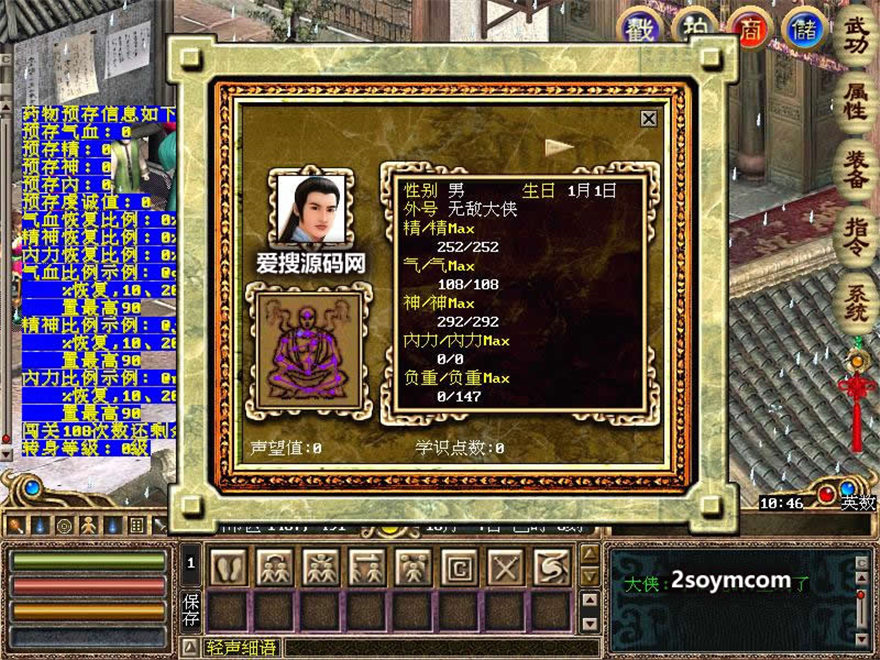Open the 属性 attributes menu
Image resolution: width=880 pixels, height=660 pixels.
pyautogui.click(x=857, y=100)
